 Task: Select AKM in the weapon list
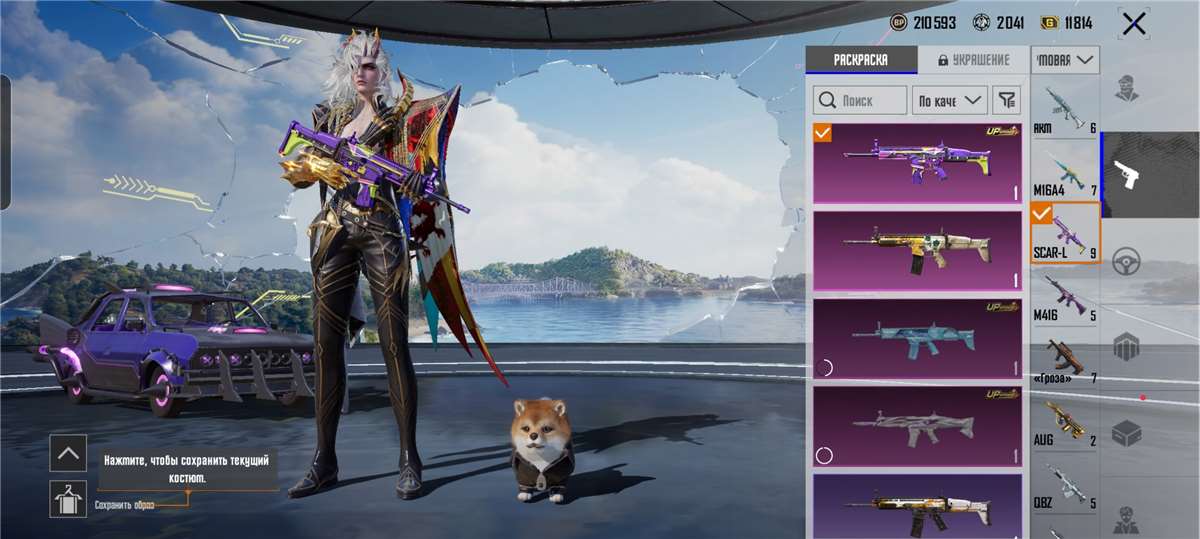tap(1065, 111)
